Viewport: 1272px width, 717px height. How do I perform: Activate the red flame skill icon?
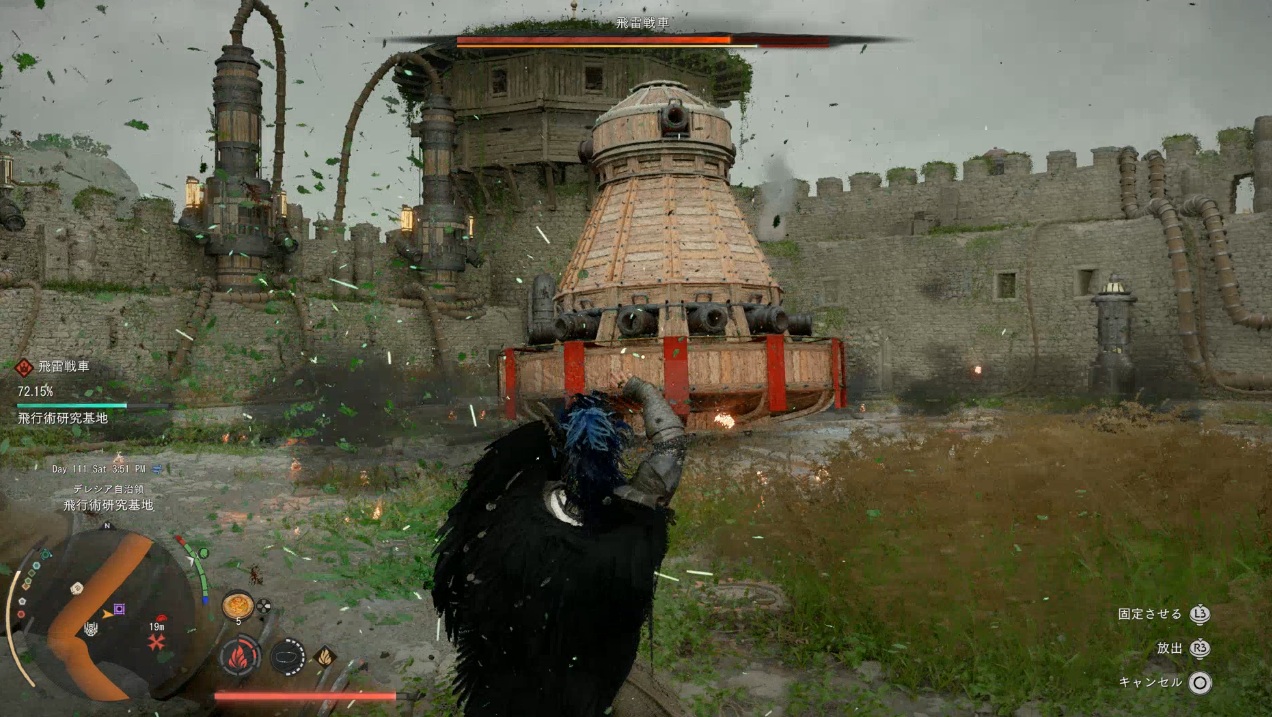pyautogui.click(x=240, y=656)
